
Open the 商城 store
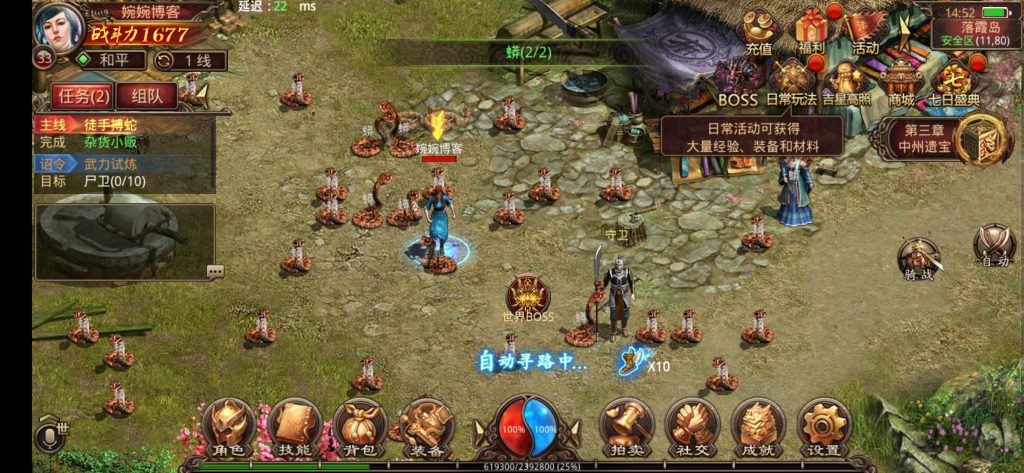(x=900, y=80)
